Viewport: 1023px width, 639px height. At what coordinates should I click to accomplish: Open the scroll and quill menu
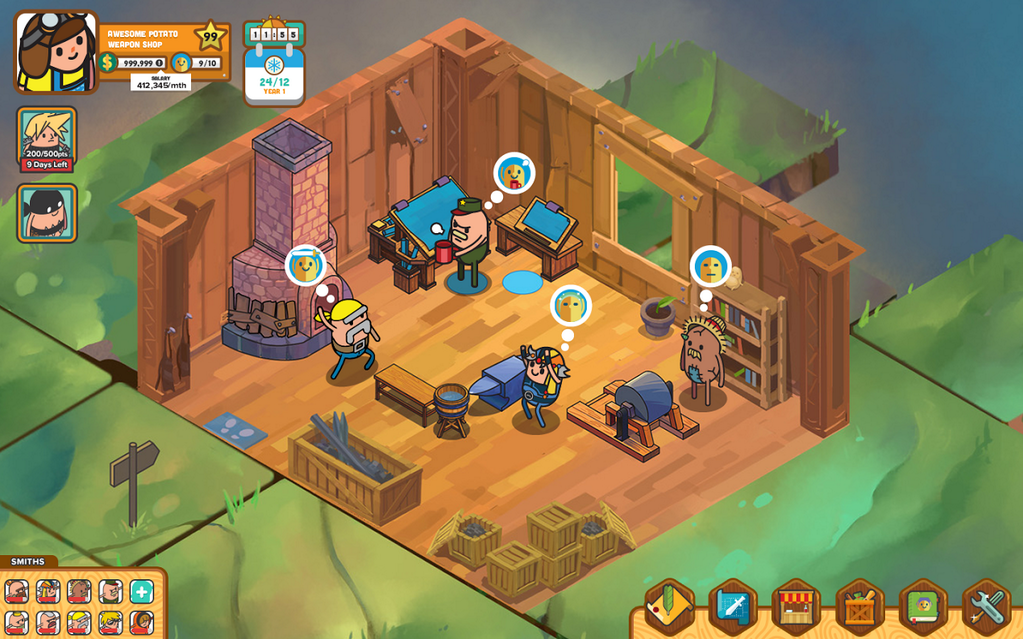670,607
